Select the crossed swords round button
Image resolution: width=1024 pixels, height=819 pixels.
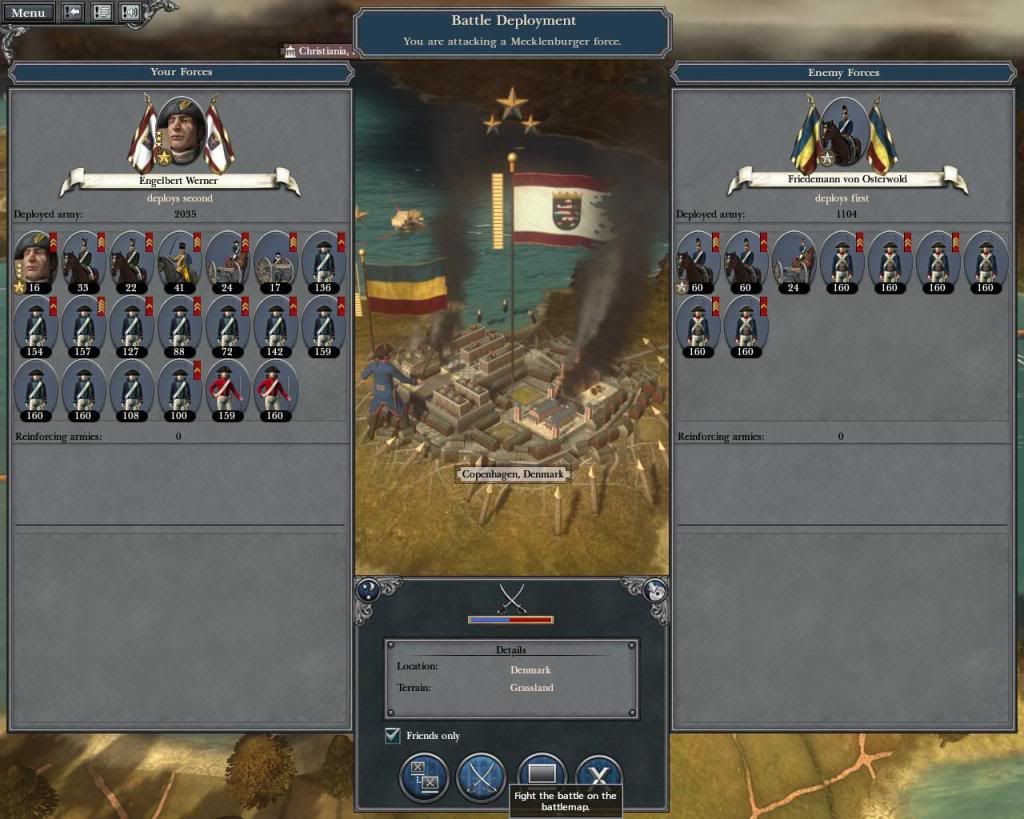[x=482, y=777]
